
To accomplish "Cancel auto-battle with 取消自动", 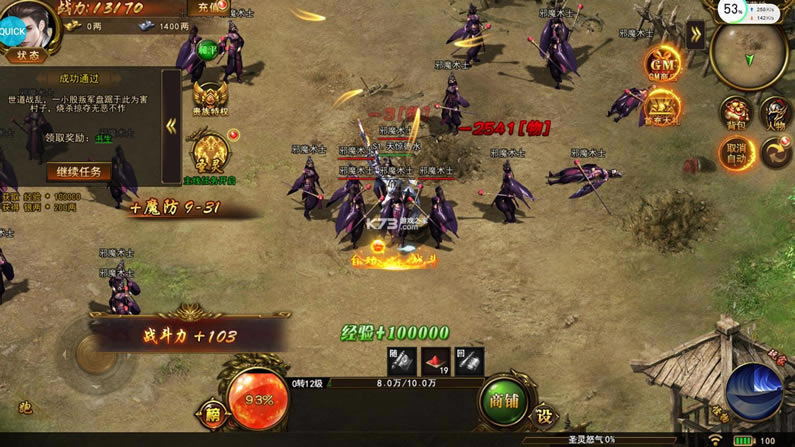I will click(x=735, y=154).
